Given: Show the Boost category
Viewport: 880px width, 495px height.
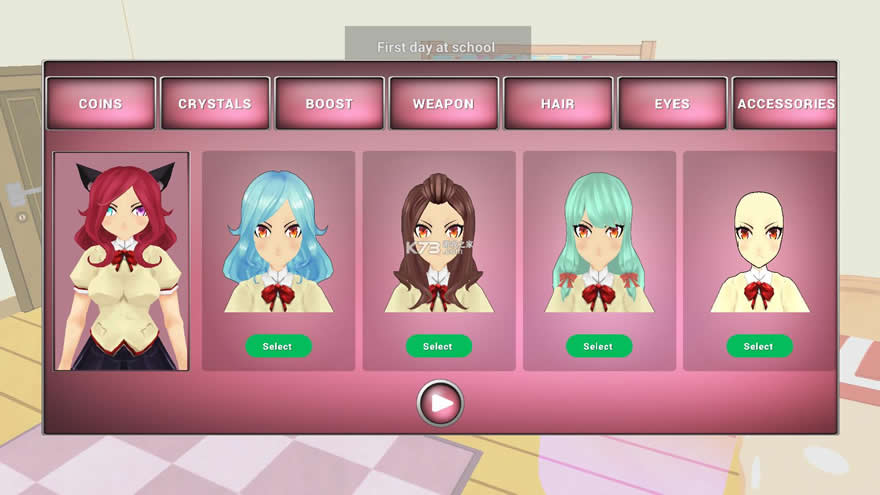Looking at the screenshot, I should [329, 104].
